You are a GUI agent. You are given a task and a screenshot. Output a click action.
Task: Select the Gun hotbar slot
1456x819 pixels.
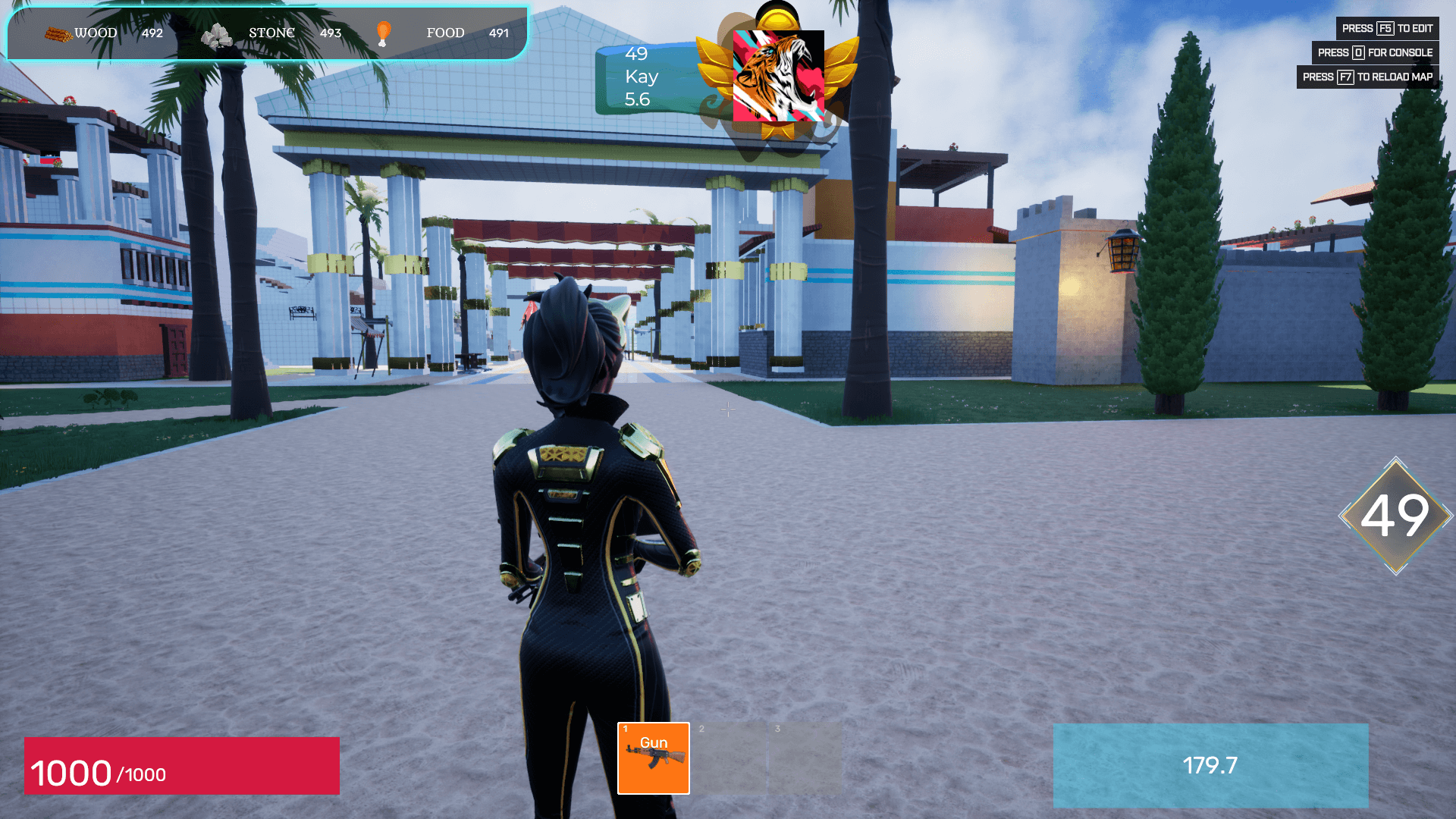(653, 758)
